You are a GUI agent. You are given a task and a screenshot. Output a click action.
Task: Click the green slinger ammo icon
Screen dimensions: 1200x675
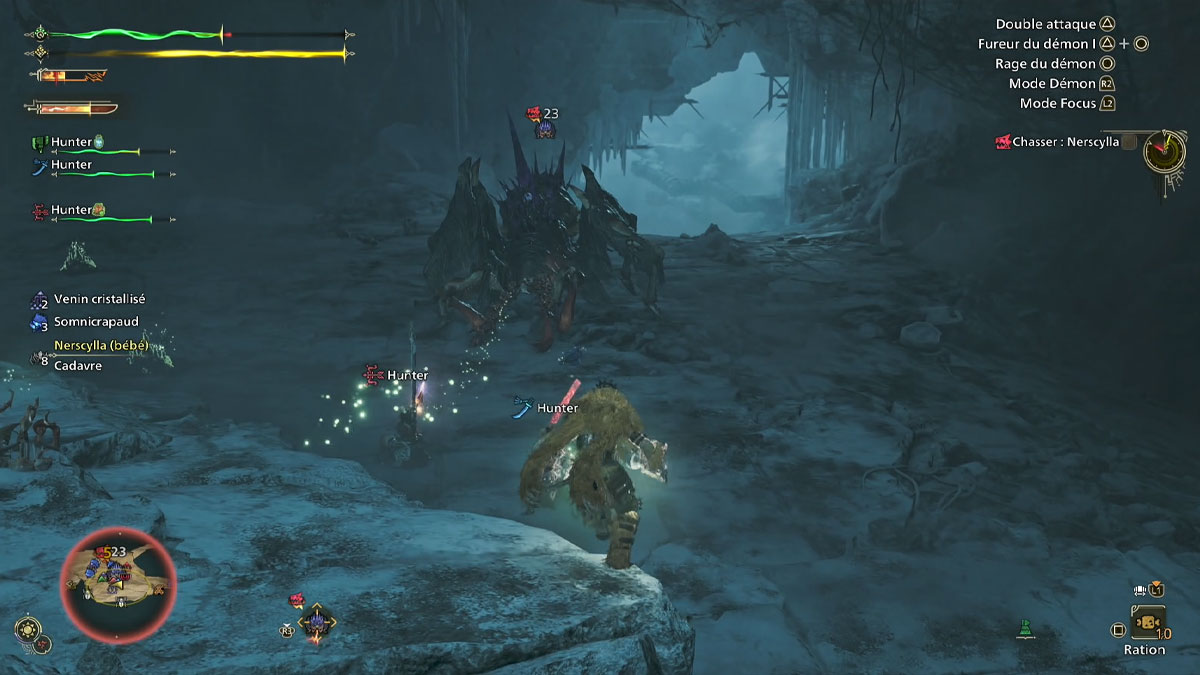click(x=1024, y=630)
